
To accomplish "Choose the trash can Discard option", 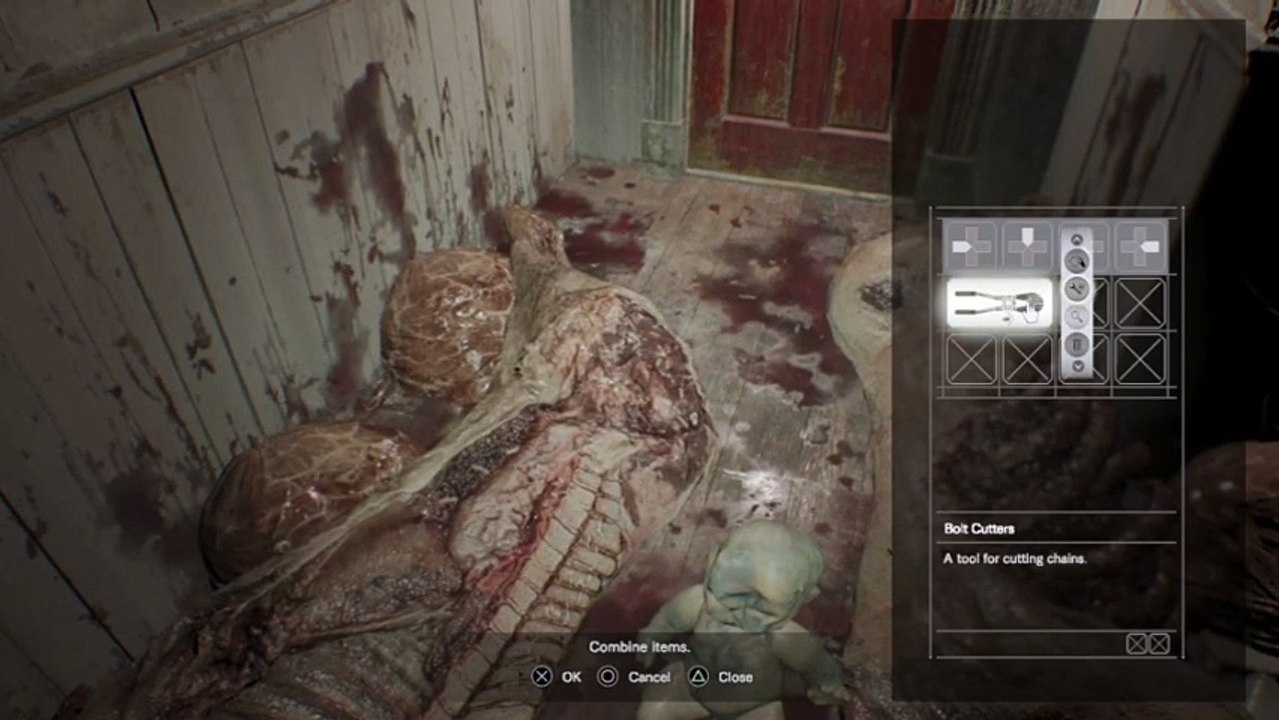I will pos(1077,344).
